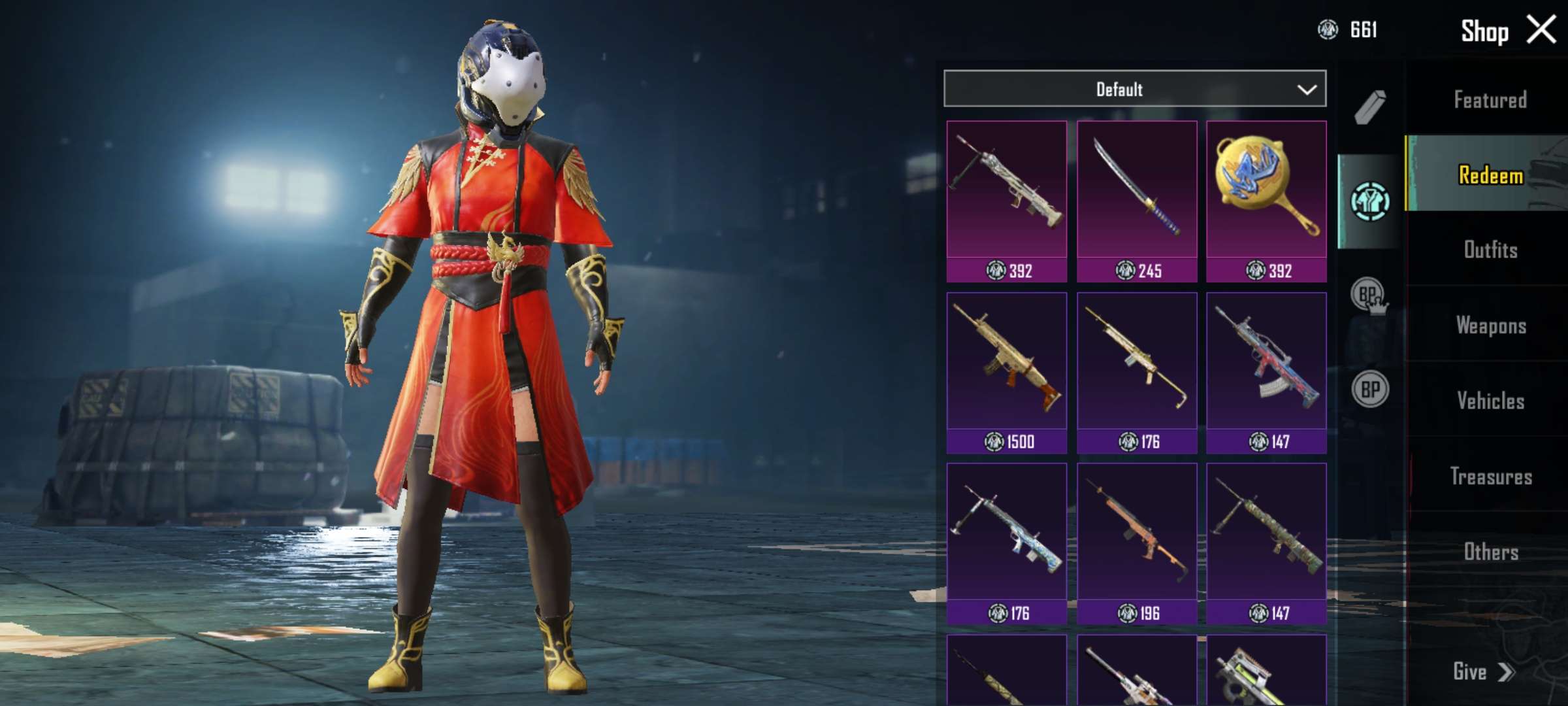Screen dimensions: 1568x706
Task: Pick the red and blue rifle skin
Action: click(x=1266, y=373)
